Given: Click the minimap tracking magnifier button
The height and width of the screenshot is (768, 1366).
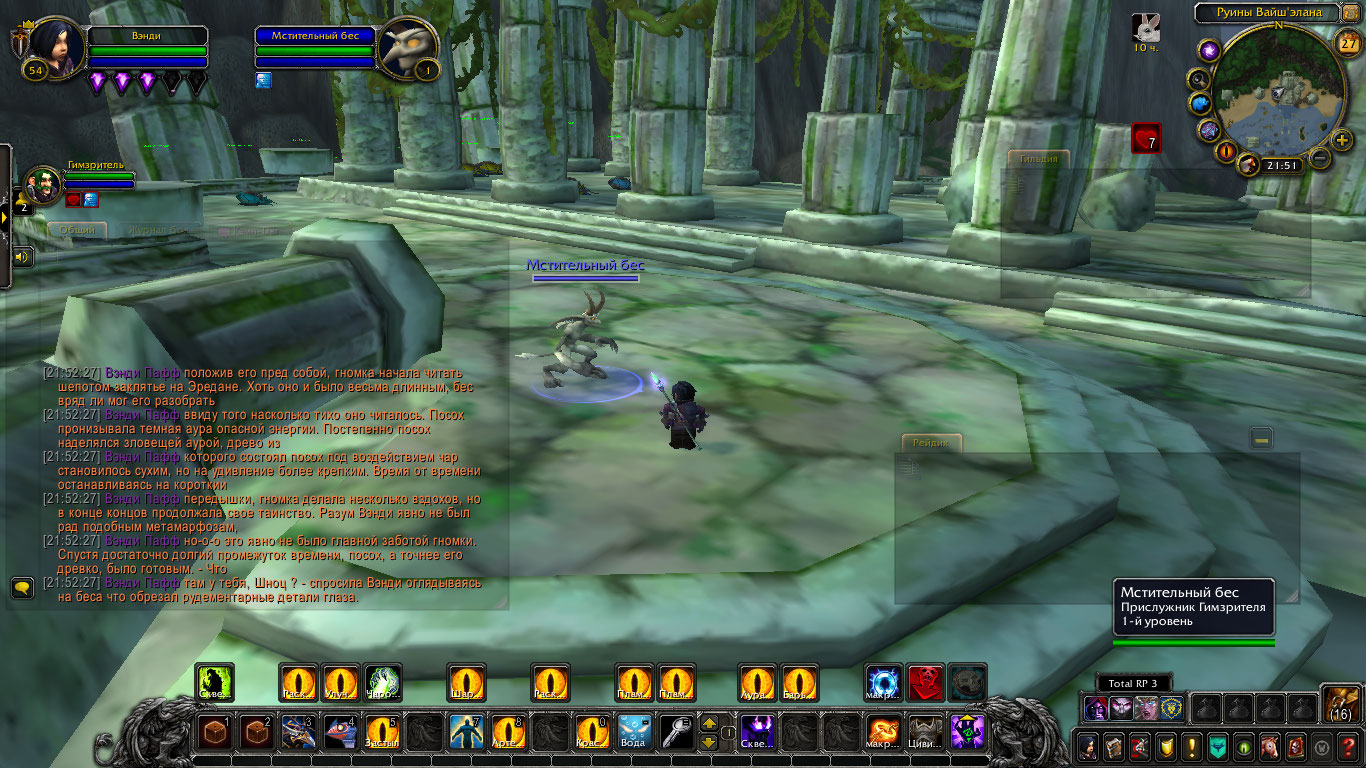Looking at the screenshot, I should coord(1197,79).
